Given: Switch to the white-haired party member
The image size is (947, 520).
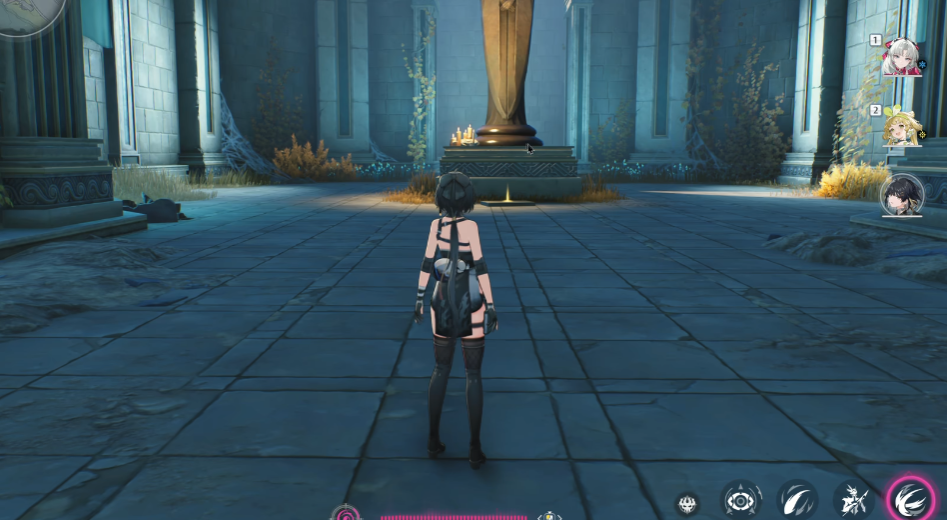Looking at the screenshot, I should (x=902, y=58).
